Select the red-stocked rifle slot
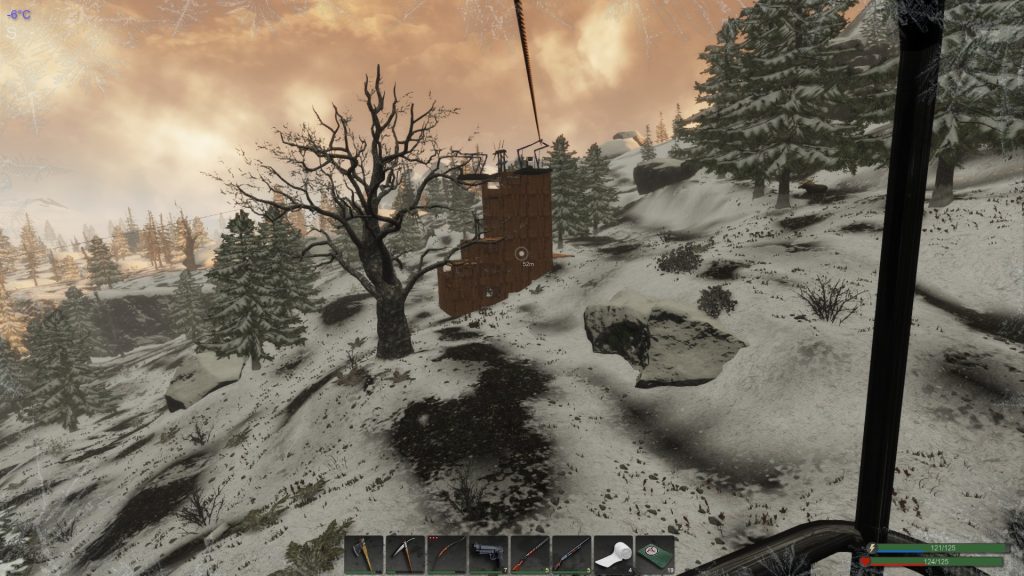This screenshot has height=576, width=1024. [x=530, y=554]
